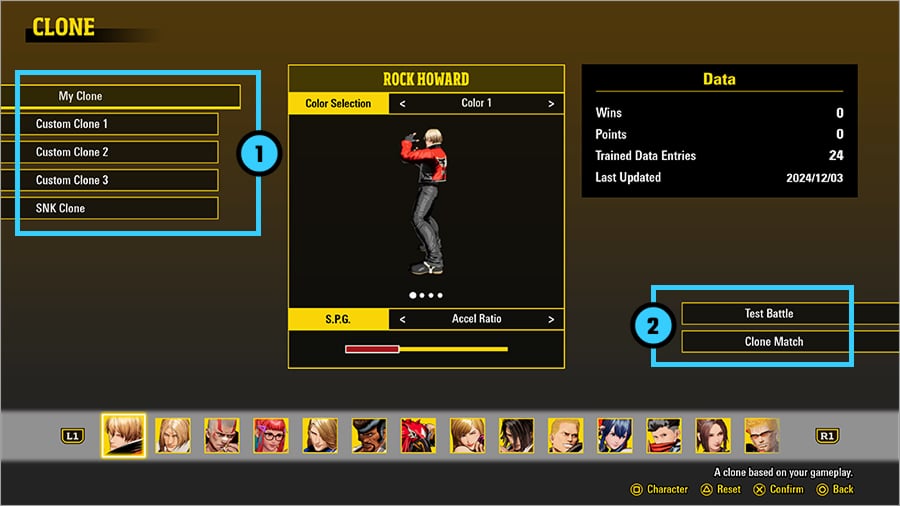Start a Test Battle
This screenshot has width=900, height=506.
tap(769, 313)
